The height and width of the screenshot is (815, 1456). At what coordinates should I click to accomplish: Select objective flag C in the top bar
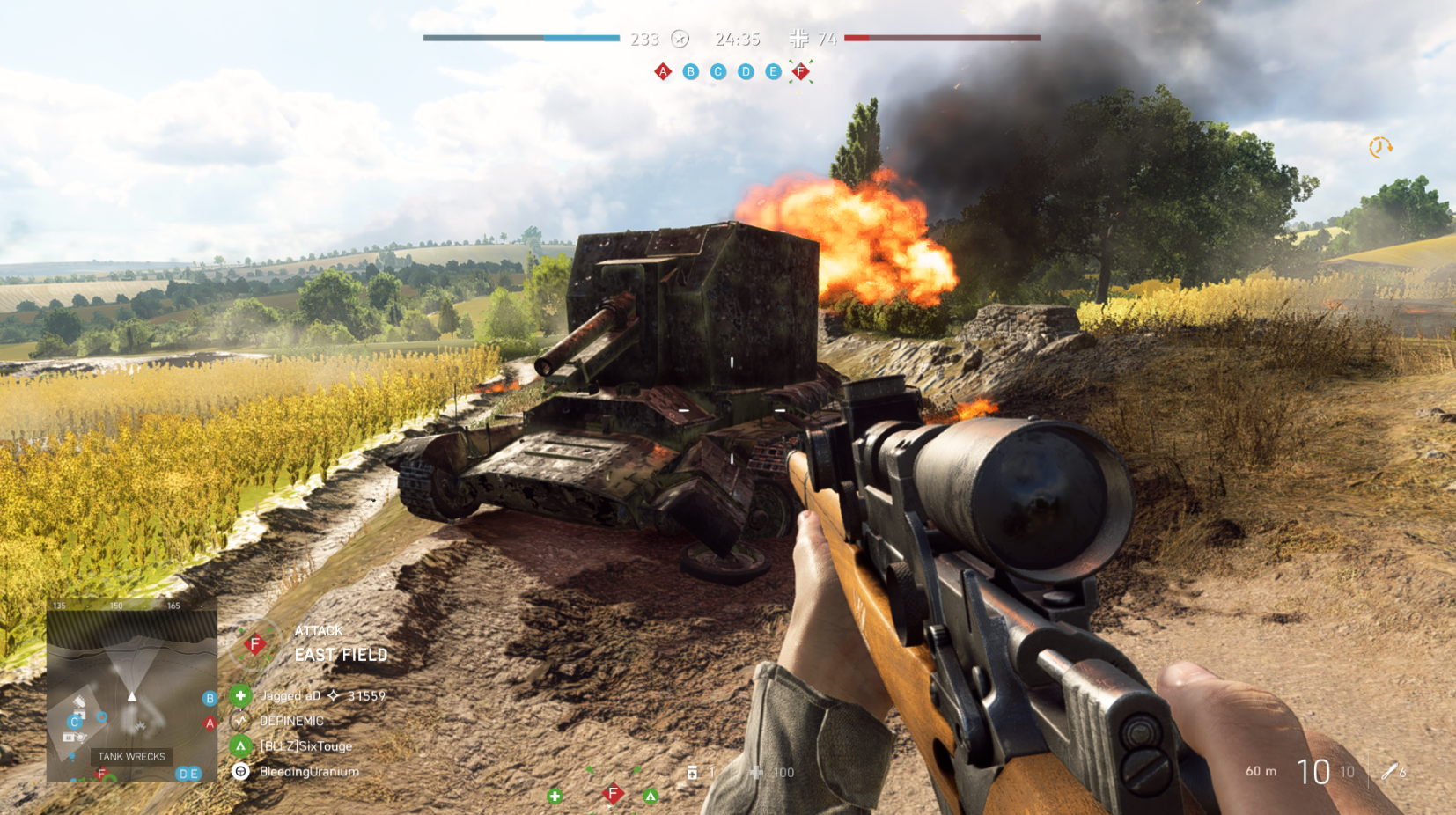[718, 71]
